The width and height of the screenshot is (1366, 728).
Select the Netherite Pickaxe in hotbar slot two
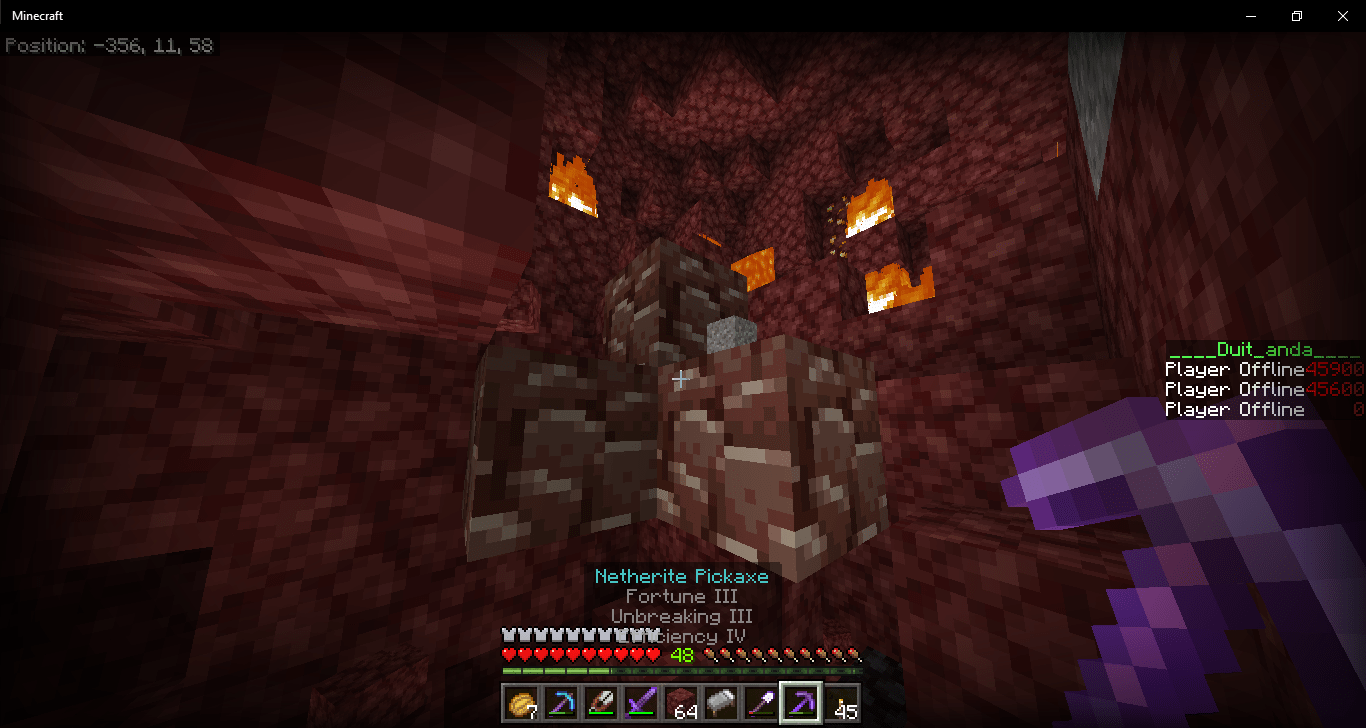coord(561,703)
